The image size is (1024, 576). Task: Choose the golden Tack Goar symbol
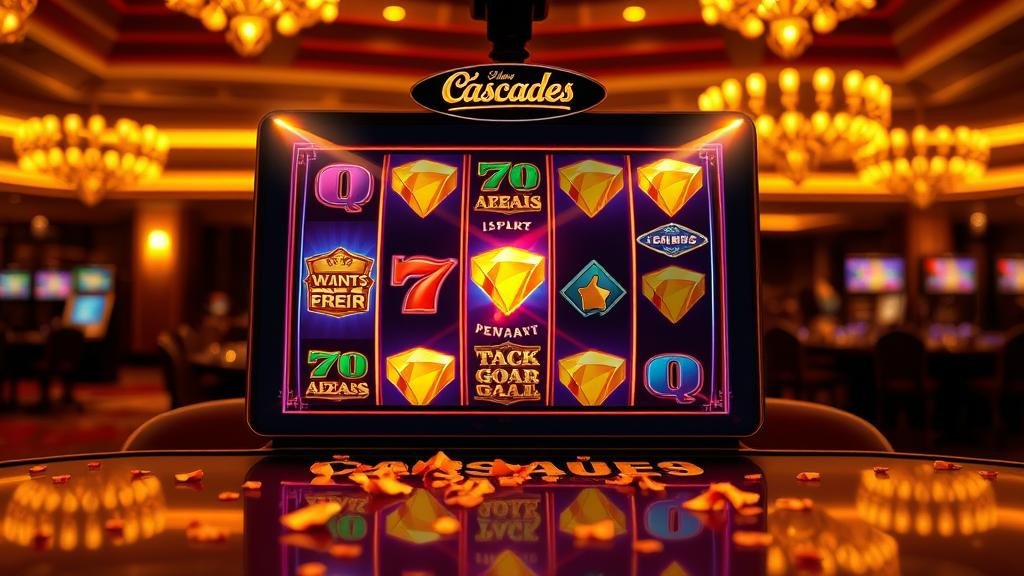pos(507,372)
